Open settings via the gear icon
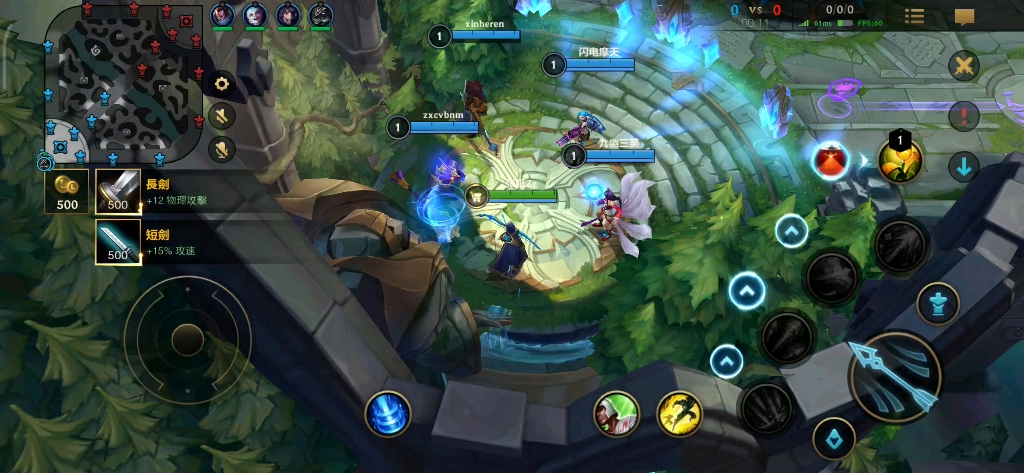Screen dimensions: 1024x473 point(222,84)
